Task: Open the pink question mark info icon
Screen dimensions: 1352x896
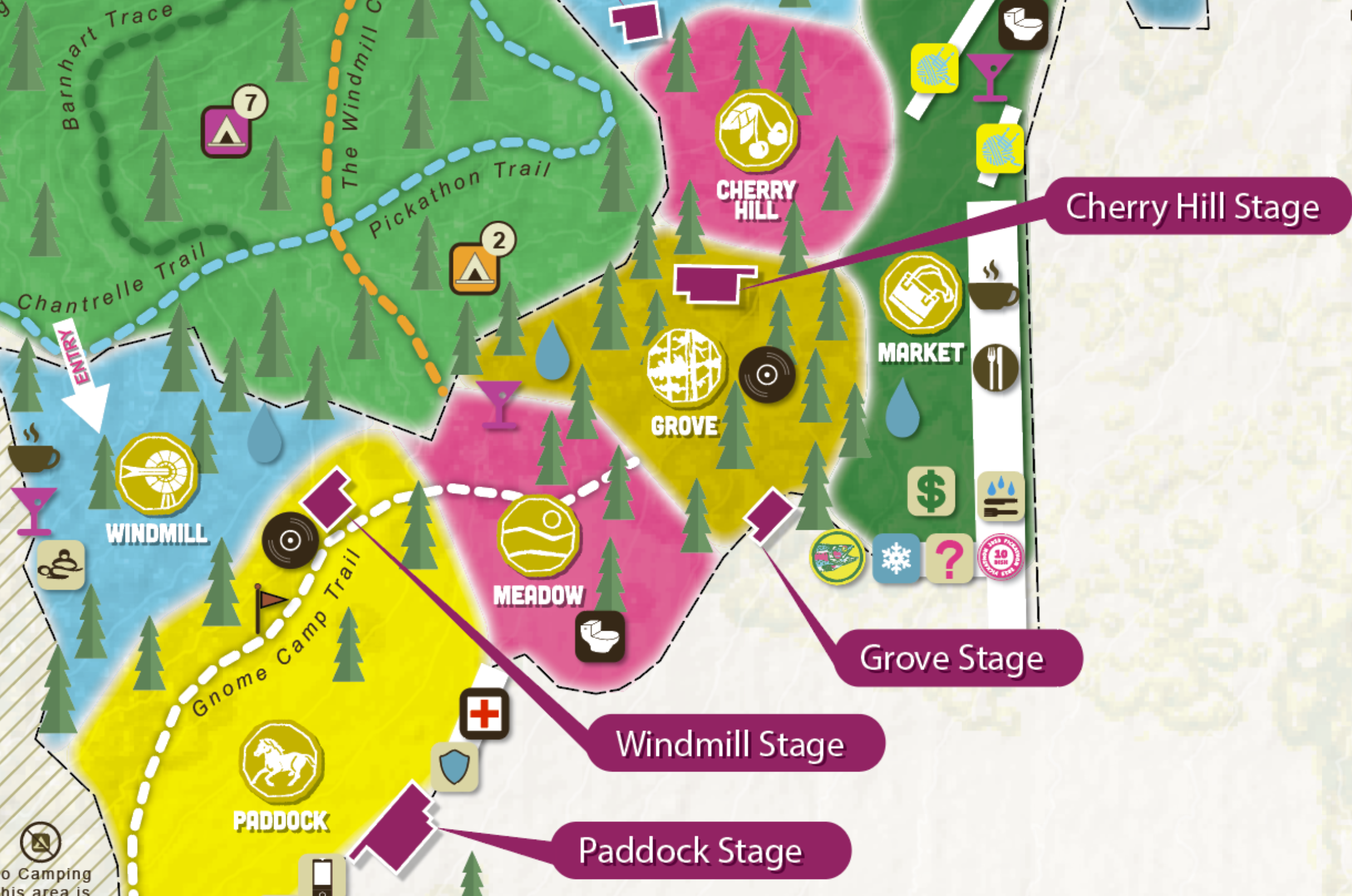Action: point(950,558)
